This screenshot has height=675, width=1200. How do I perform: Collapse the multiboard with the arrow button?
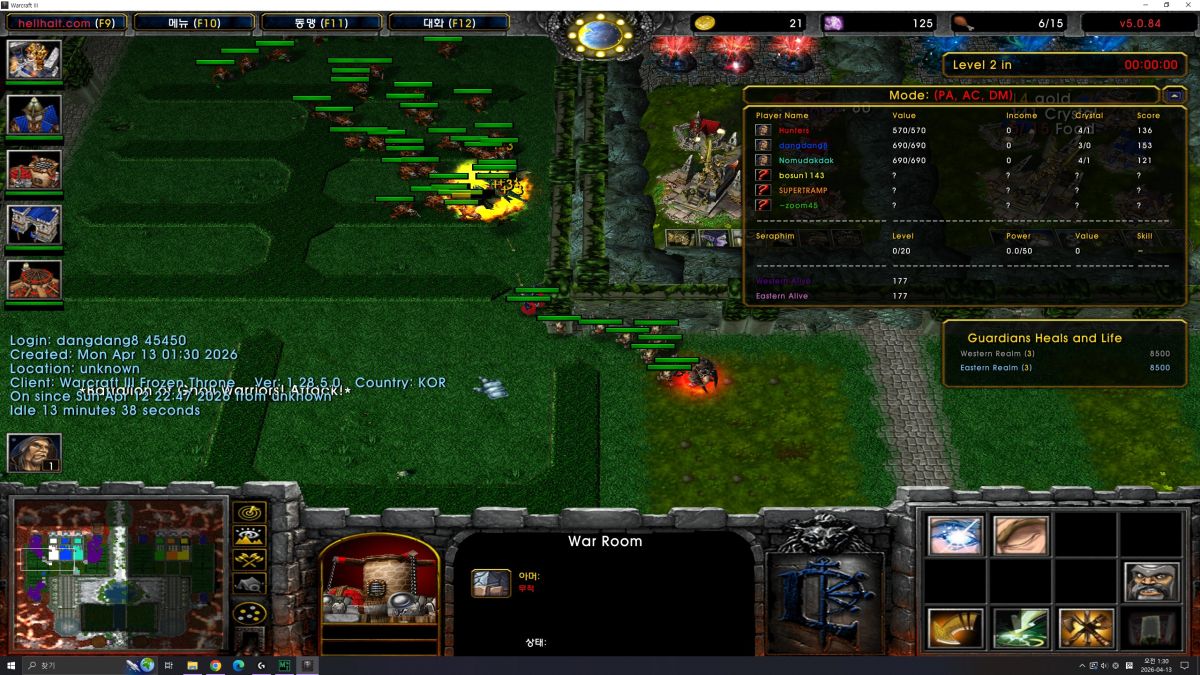pos(1174,96)
